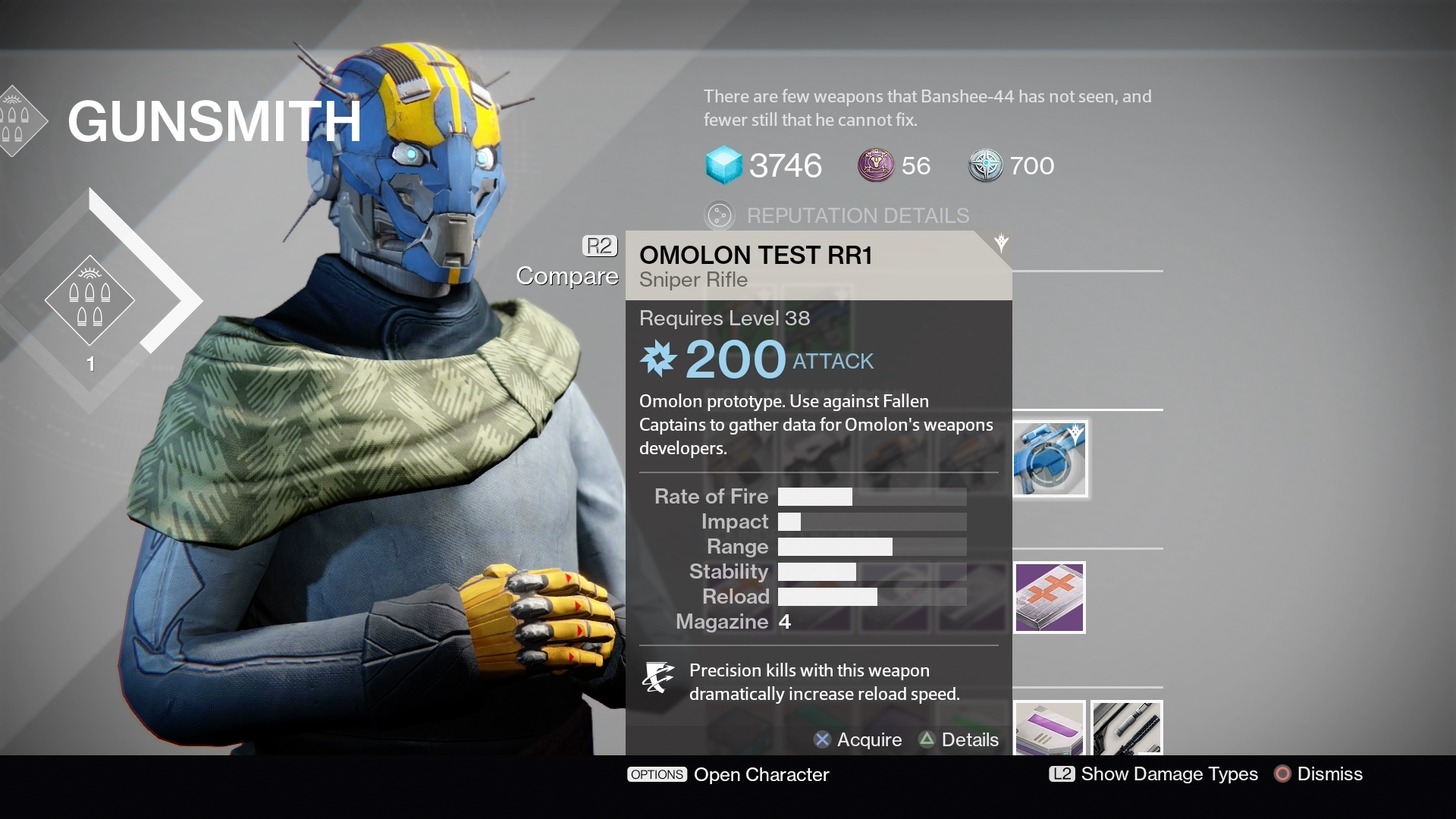Select the blue Omolon Test RR1 sniper rifle slot
The image size is (1456, 819).
point(1050,460)
